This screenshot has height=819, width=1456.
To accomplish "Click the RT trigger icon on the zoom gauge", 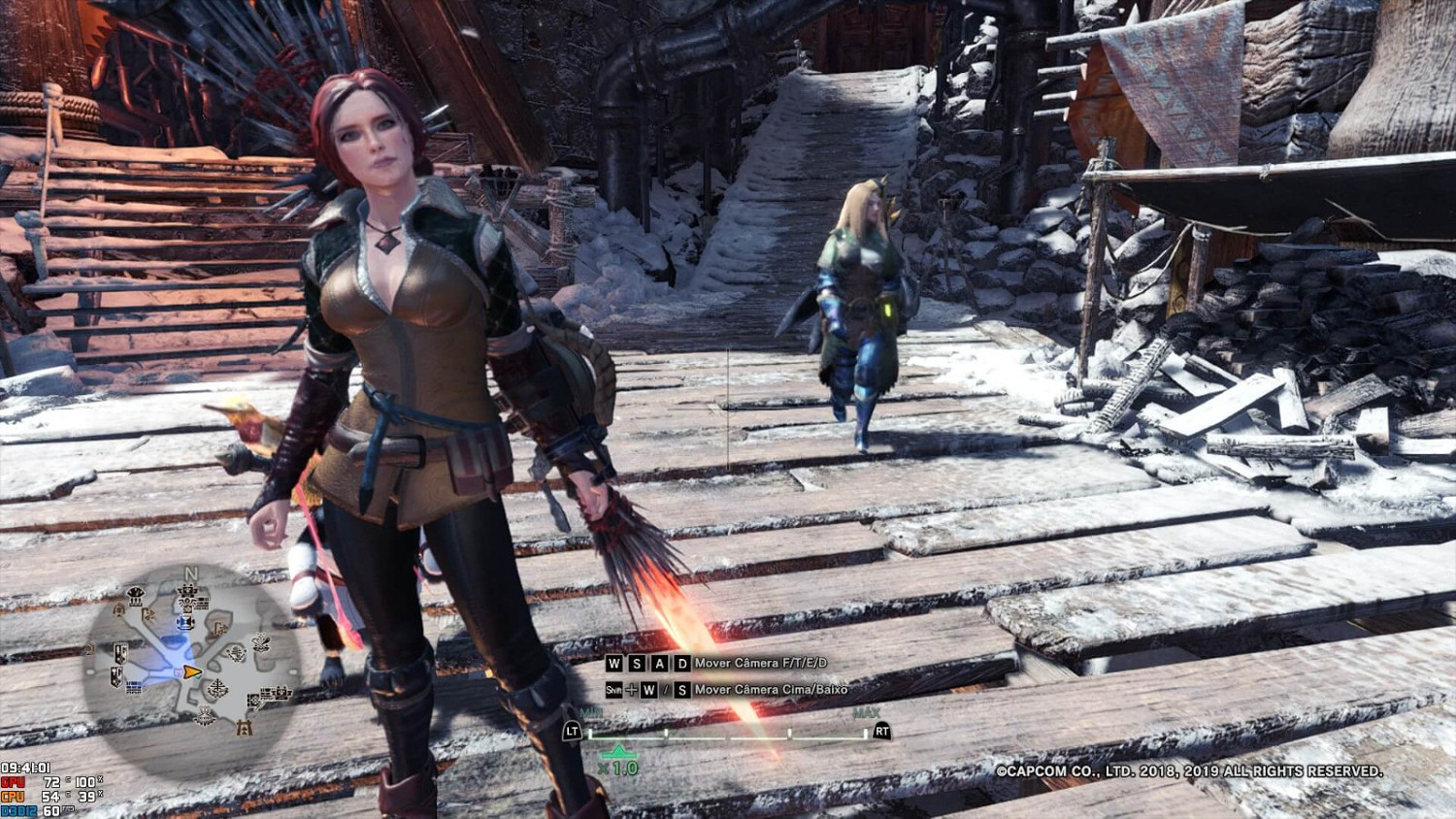I will click(x=881, y=731).
